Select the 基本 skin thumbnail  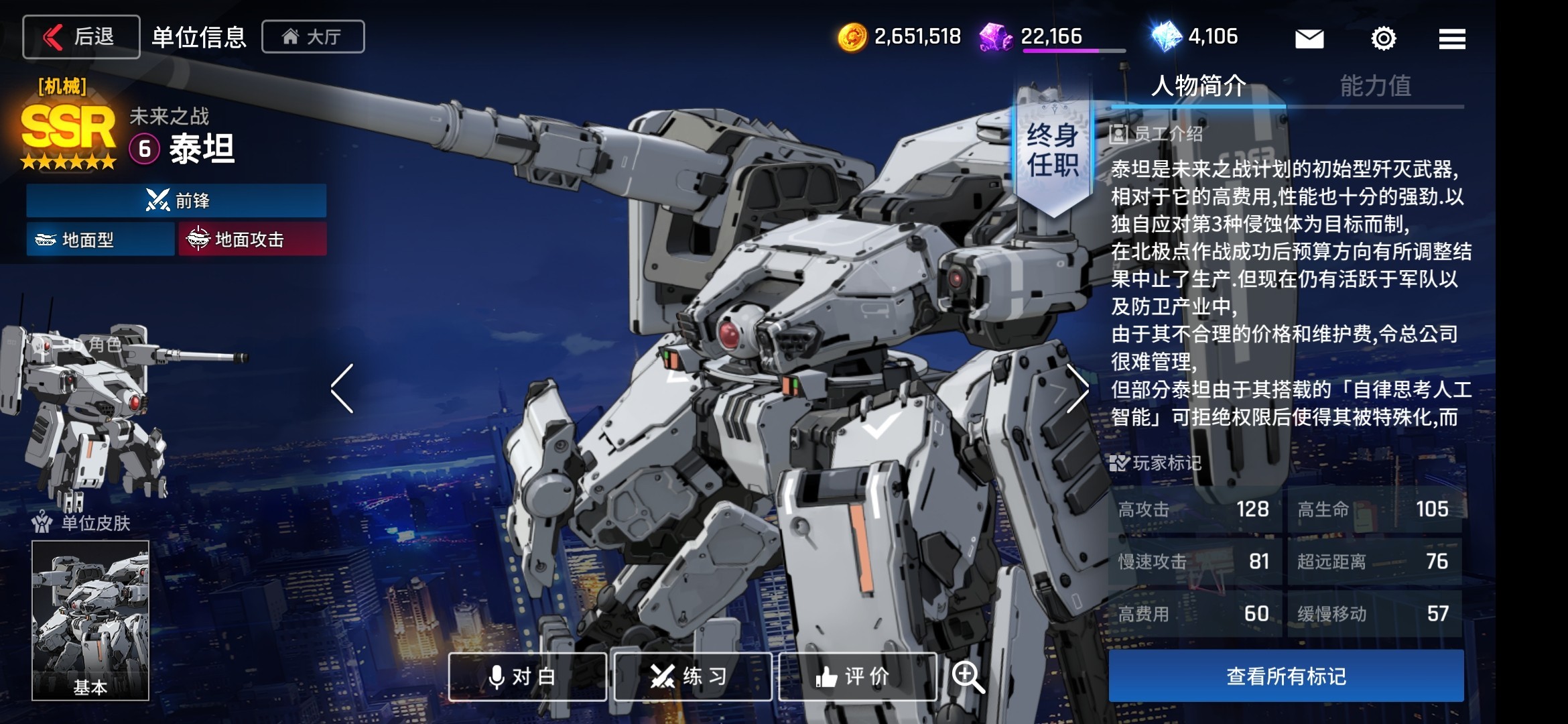(90, 620)
